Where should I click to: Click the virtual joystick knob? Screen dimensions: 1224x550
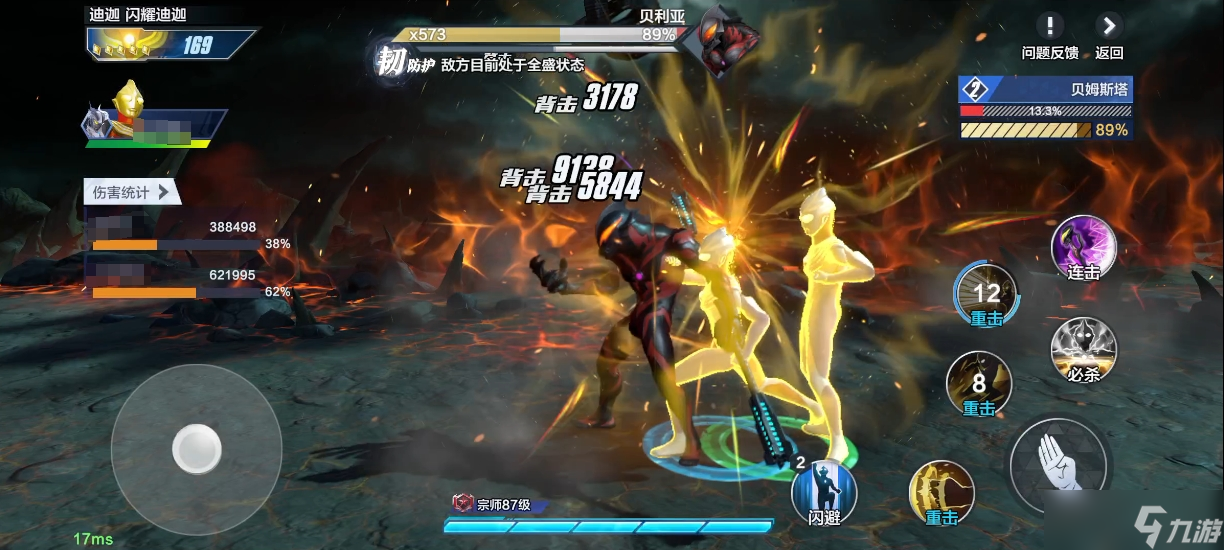(x=196, y=449)
